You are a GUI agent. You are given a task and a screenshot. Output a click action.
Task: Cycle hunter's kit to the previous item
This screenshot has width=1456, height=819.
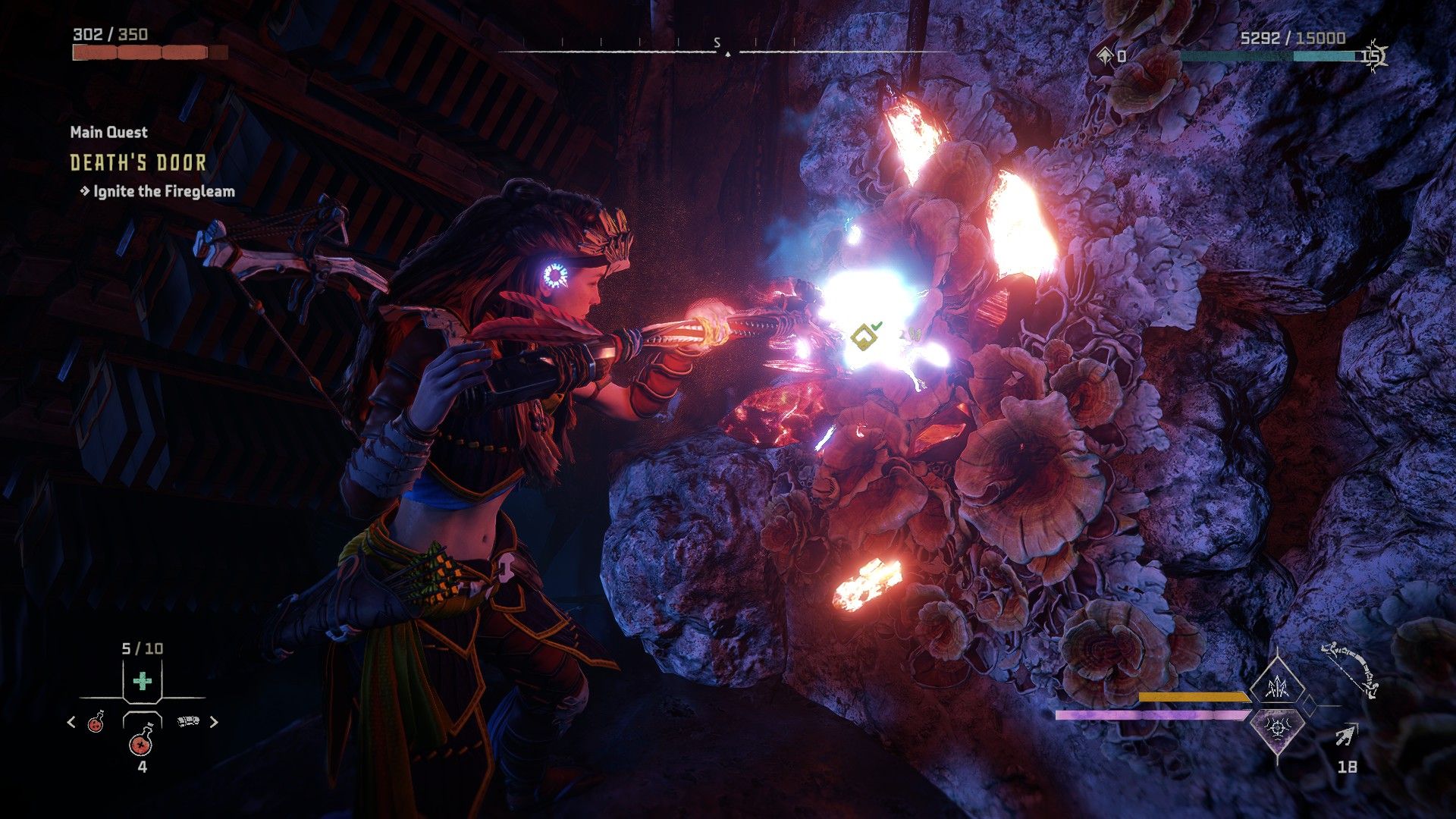coord(71,722)
